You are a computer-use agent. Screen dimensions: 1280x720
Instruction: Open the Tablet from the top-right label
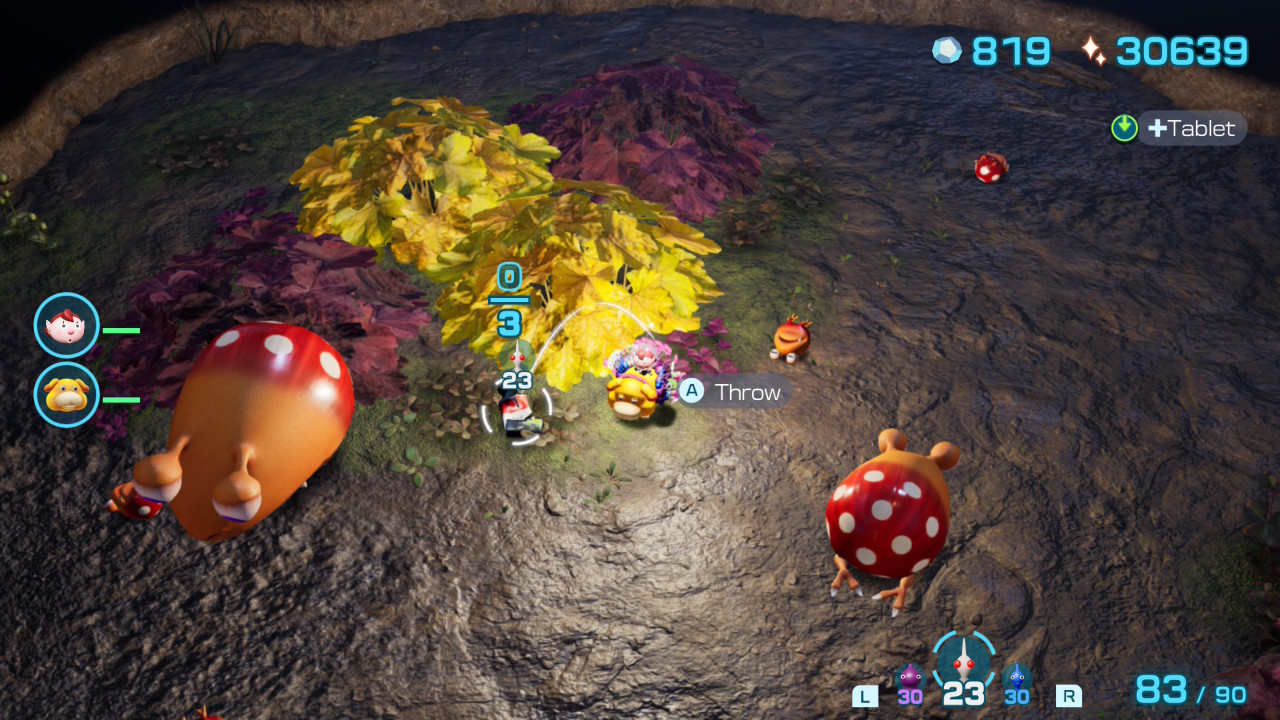tap(1190, 128)
